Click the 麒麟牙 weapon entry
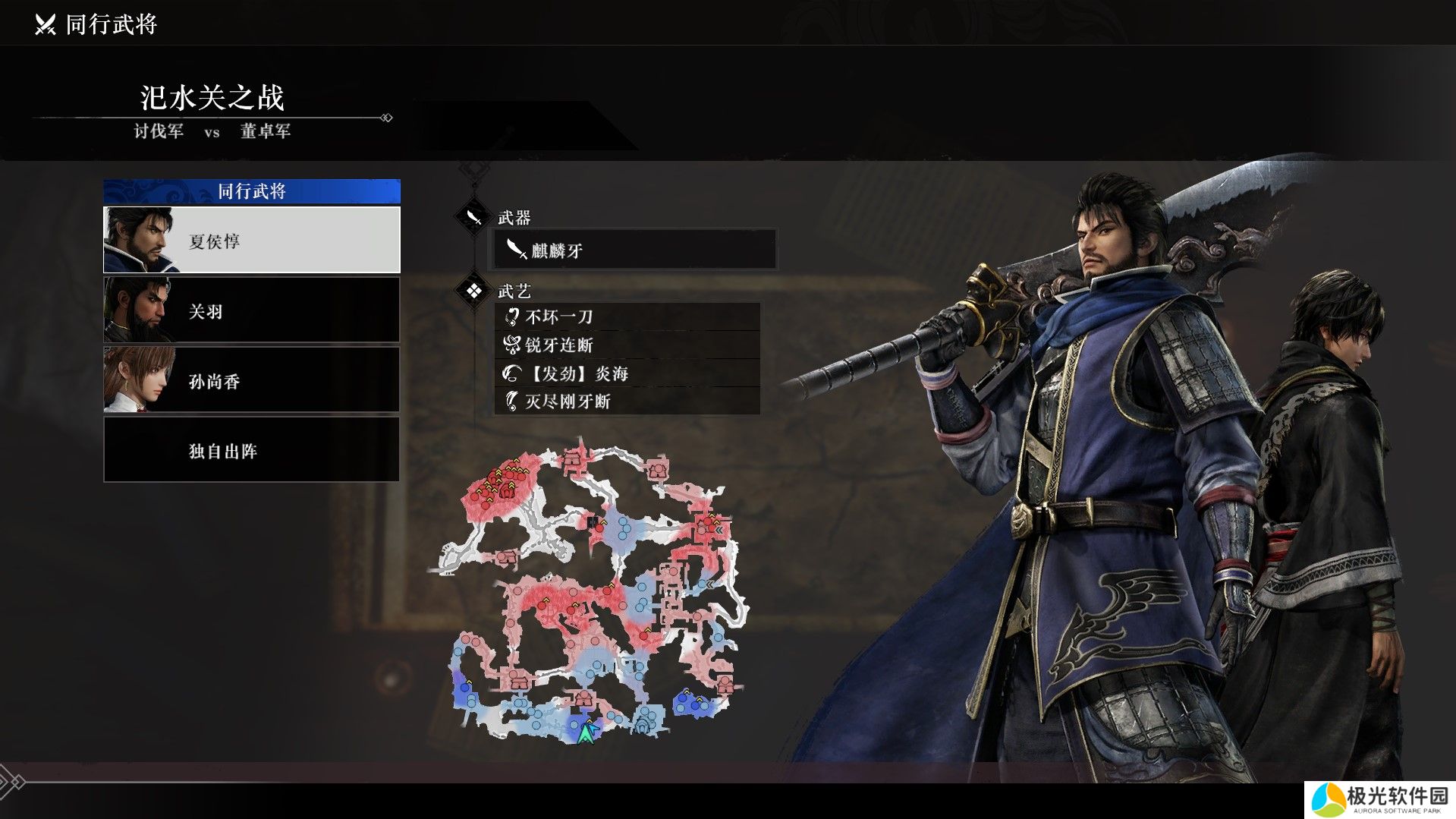This screenshot has height=819, width=1456. pyautogui.click(x=634, y=250)
